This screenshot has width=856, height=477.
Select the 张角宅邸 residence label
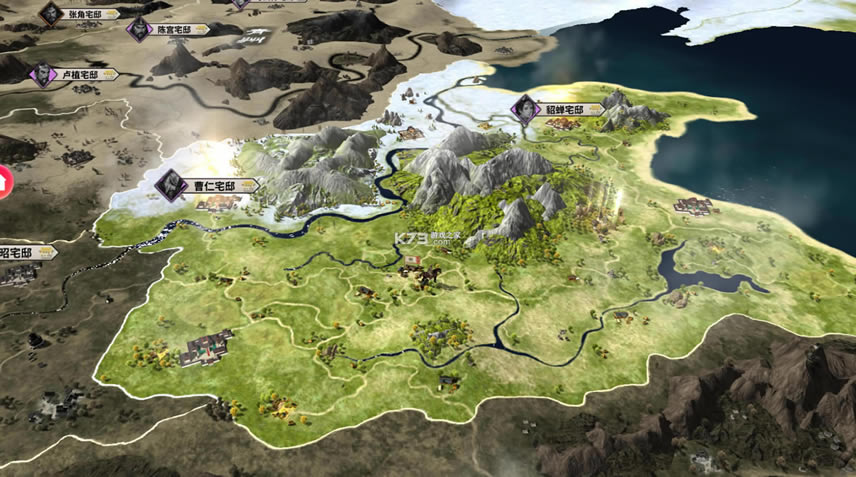point(86,14)
